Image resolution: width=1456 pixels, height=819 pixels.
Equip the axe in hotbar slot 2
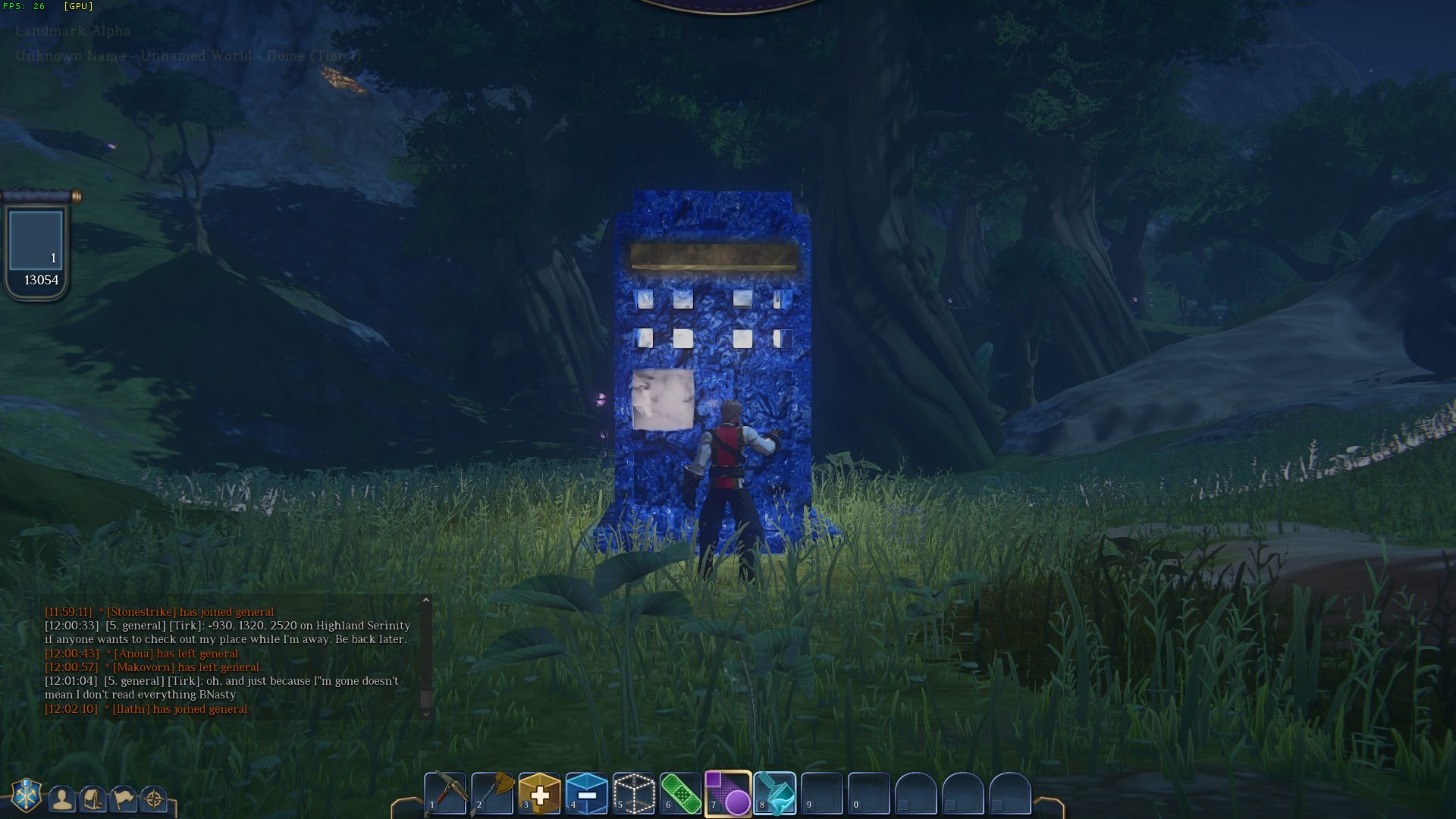tap(493, 793)
